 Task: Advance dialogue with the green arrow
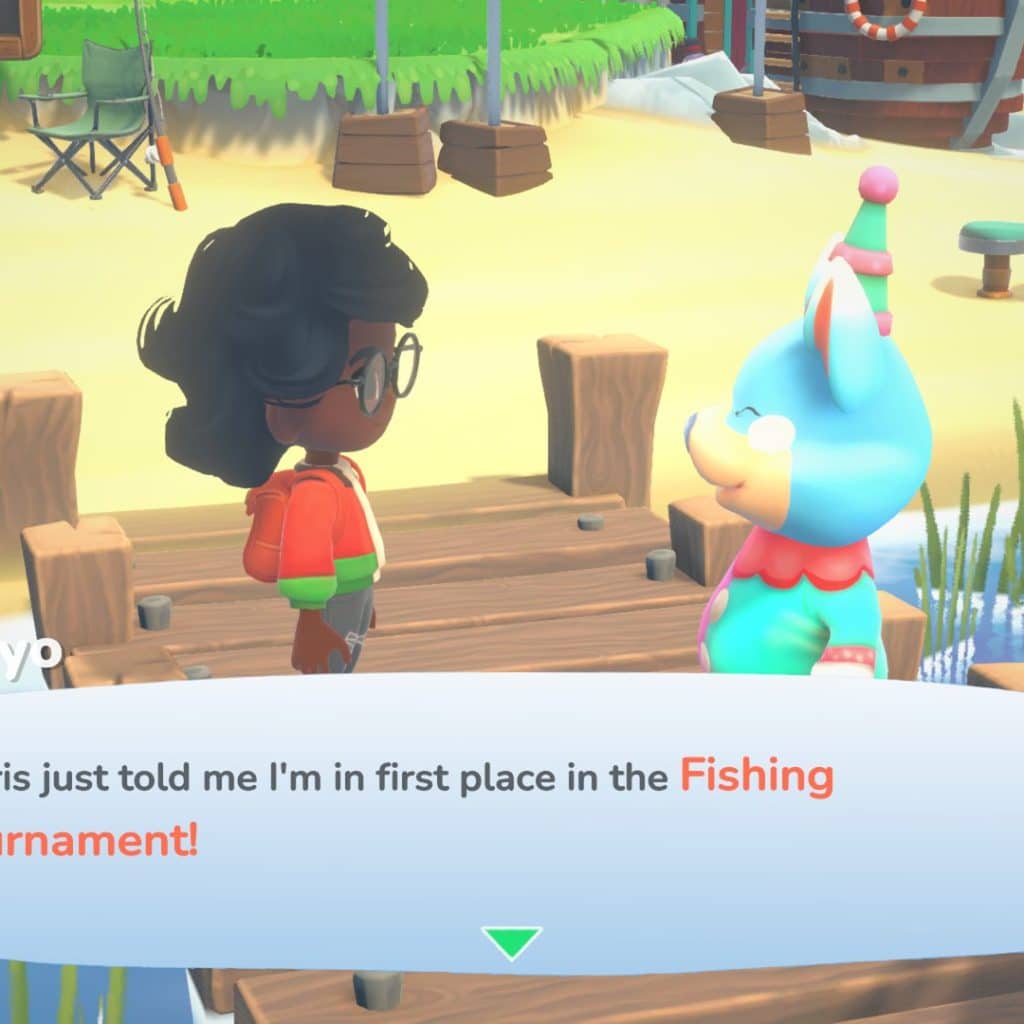511,941
